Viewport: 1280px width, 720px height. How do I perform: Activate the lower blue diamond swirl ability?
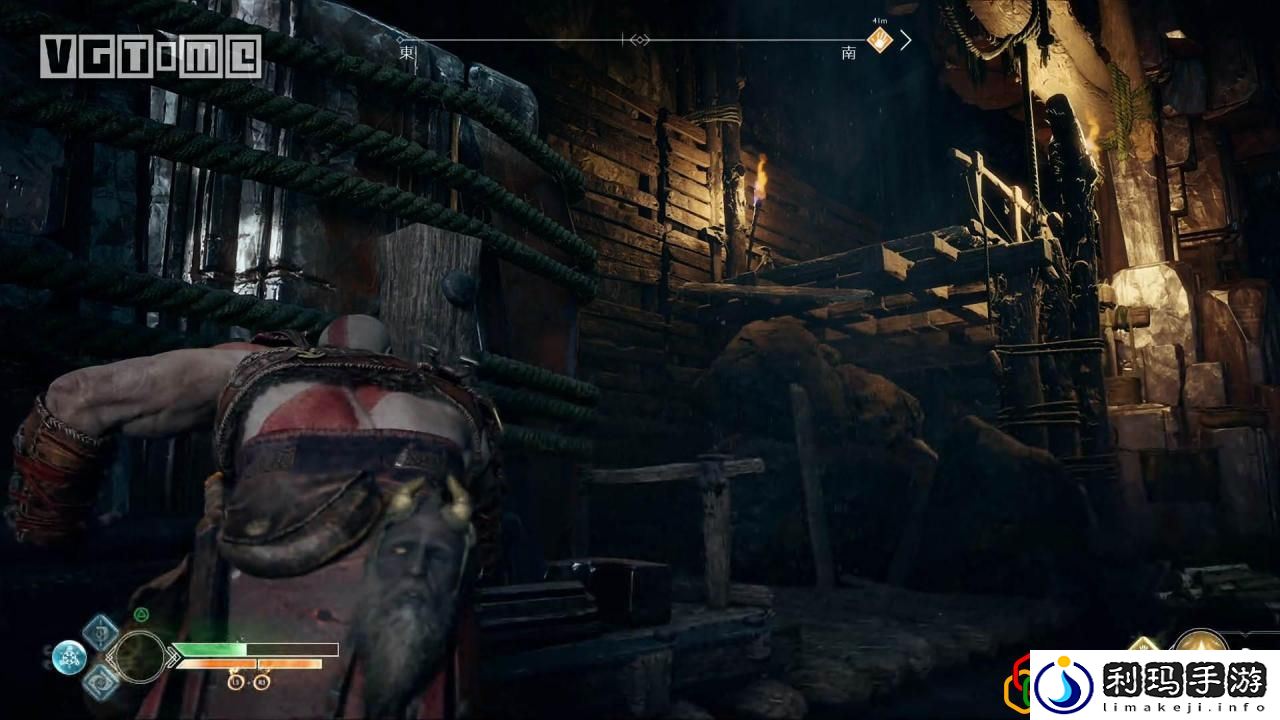[x=100, y=682]
